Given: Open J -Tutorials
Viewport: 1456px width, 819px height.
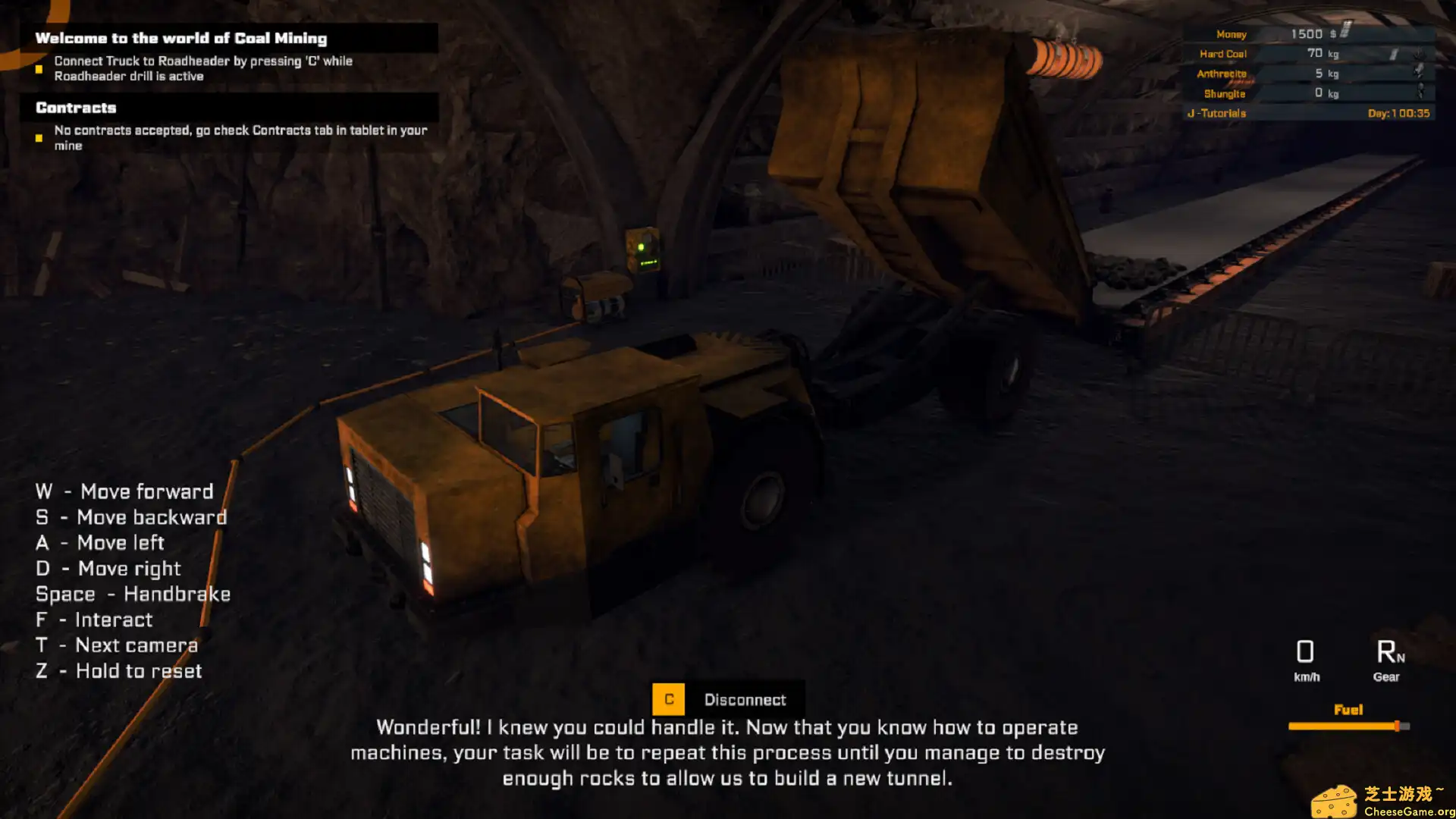Looking at the screenshot, I should pyautogui.click(x=1217, y=112).
